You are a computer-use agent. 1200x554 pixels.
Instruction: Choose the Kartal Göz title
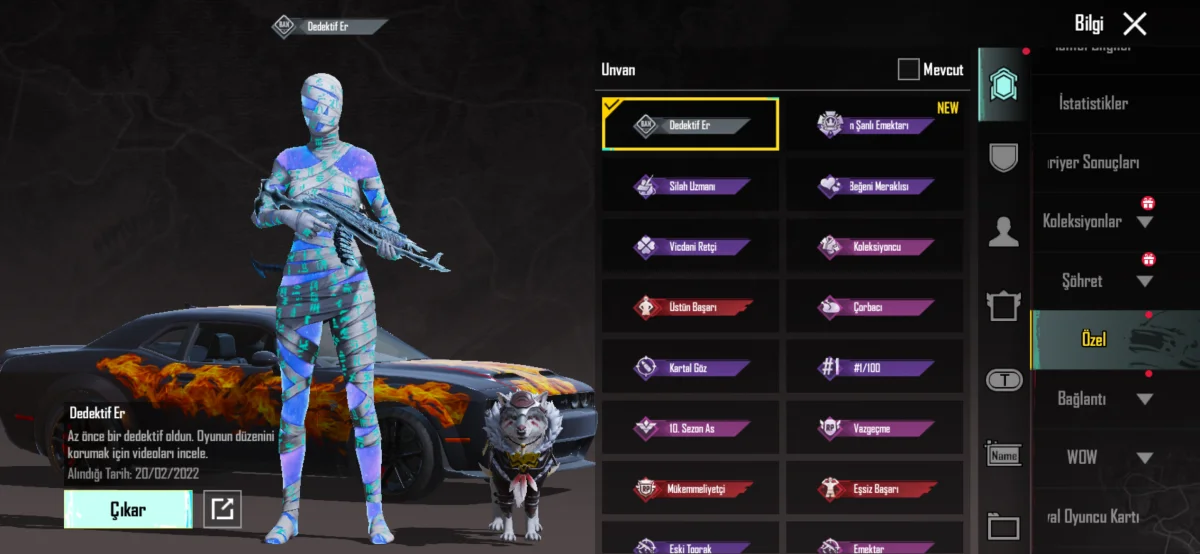pos(690,368)
